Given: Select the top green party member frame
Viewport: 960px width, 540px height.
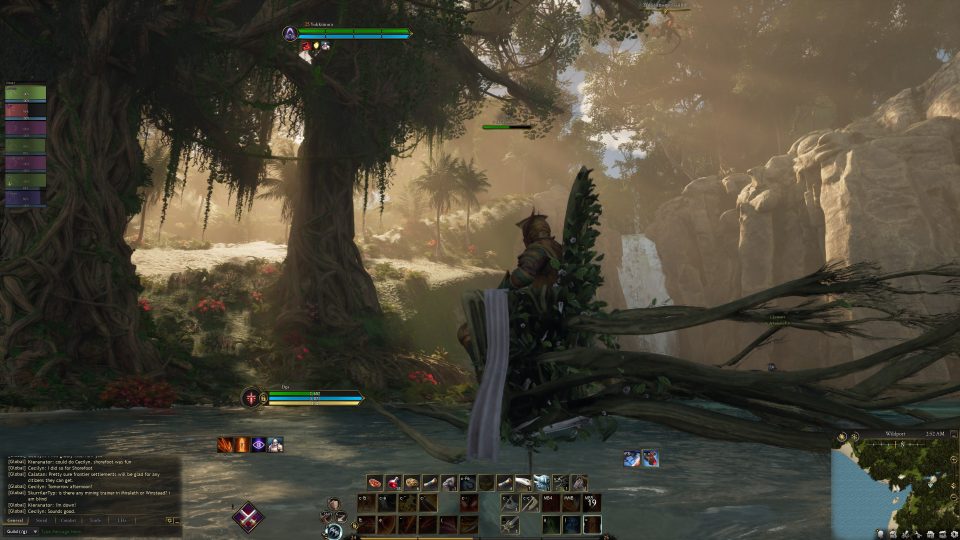Looking at the screenshot, I should pos(25,93).
